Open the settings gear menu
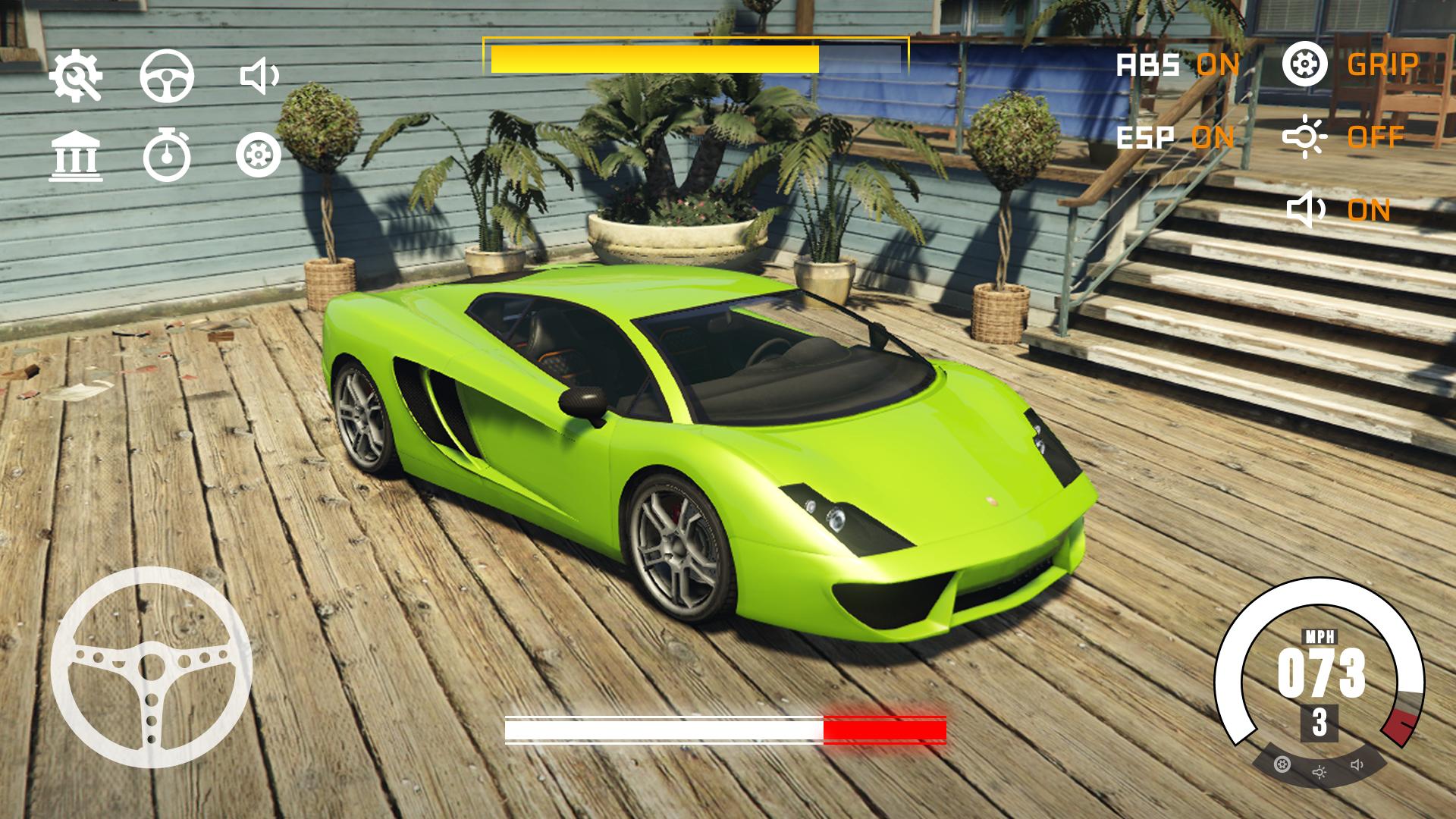Image resolution: width=1456 pixels, height=819 pixels. pyautogui.click(x=76, y=74)
